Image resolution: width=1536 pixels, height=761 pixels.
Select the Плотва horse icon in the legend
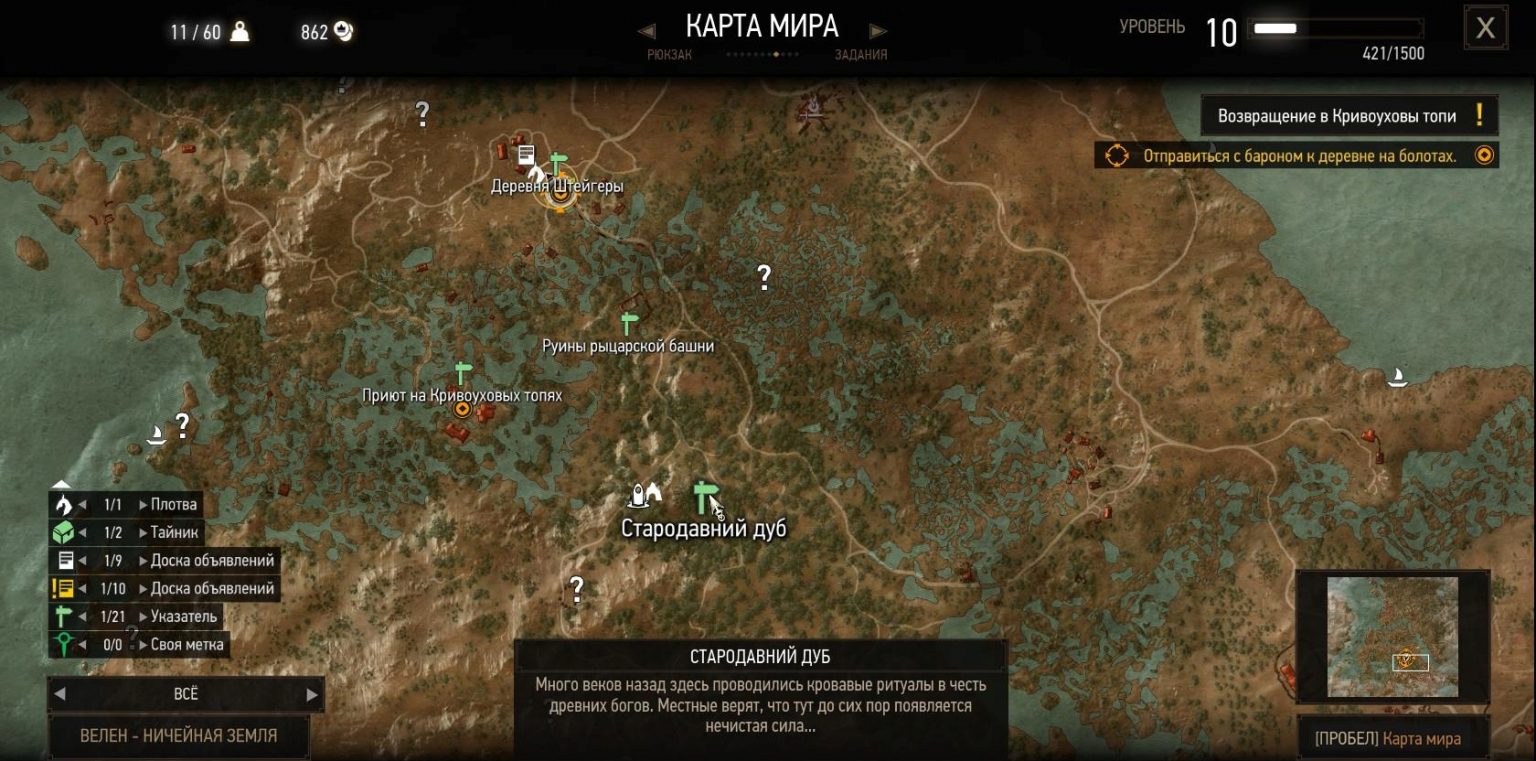pyautogui.click(x=63, y=504)
